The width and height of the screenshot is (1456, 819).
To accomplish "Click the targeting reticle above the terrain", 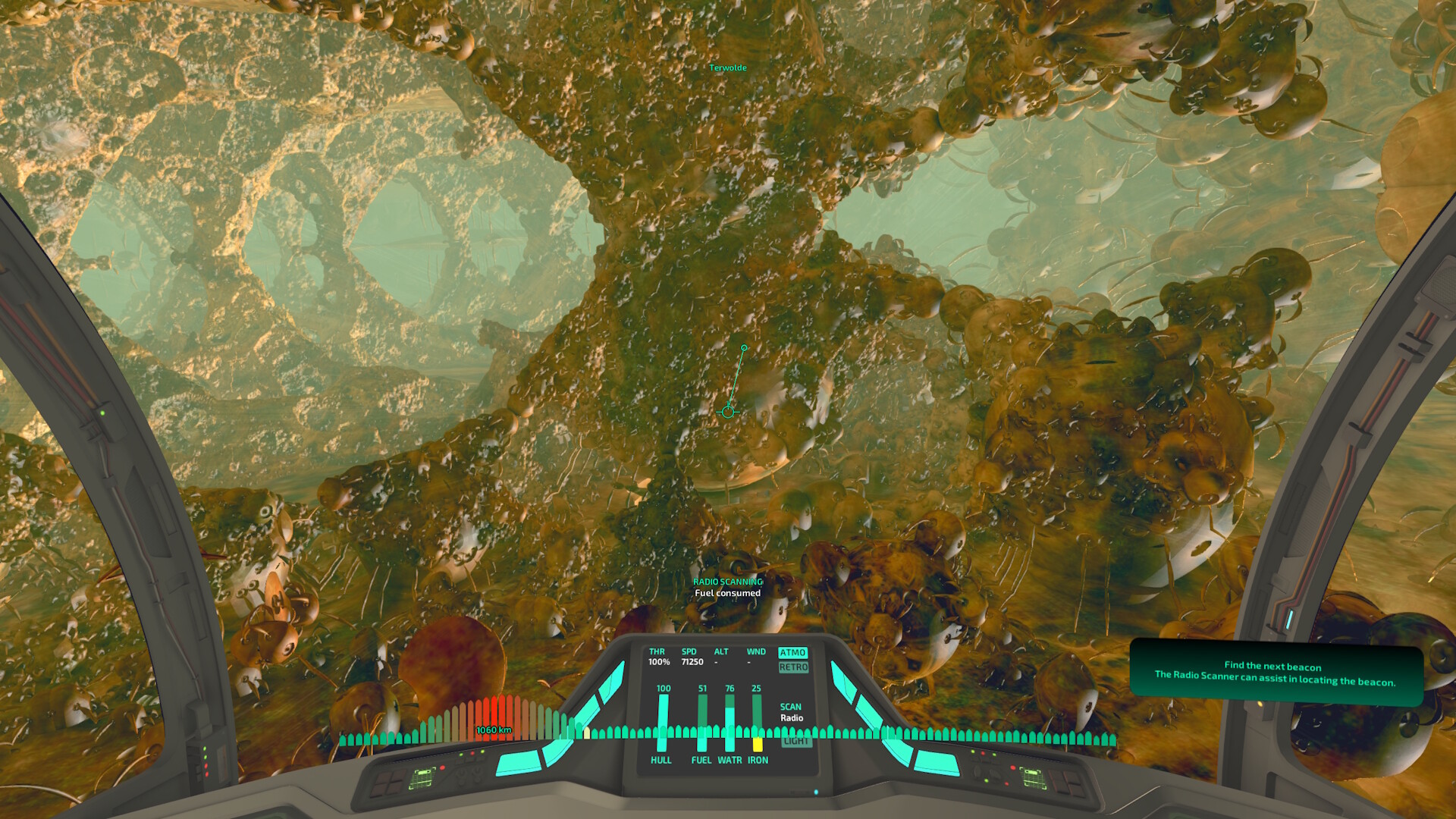I will pos(727,413).
